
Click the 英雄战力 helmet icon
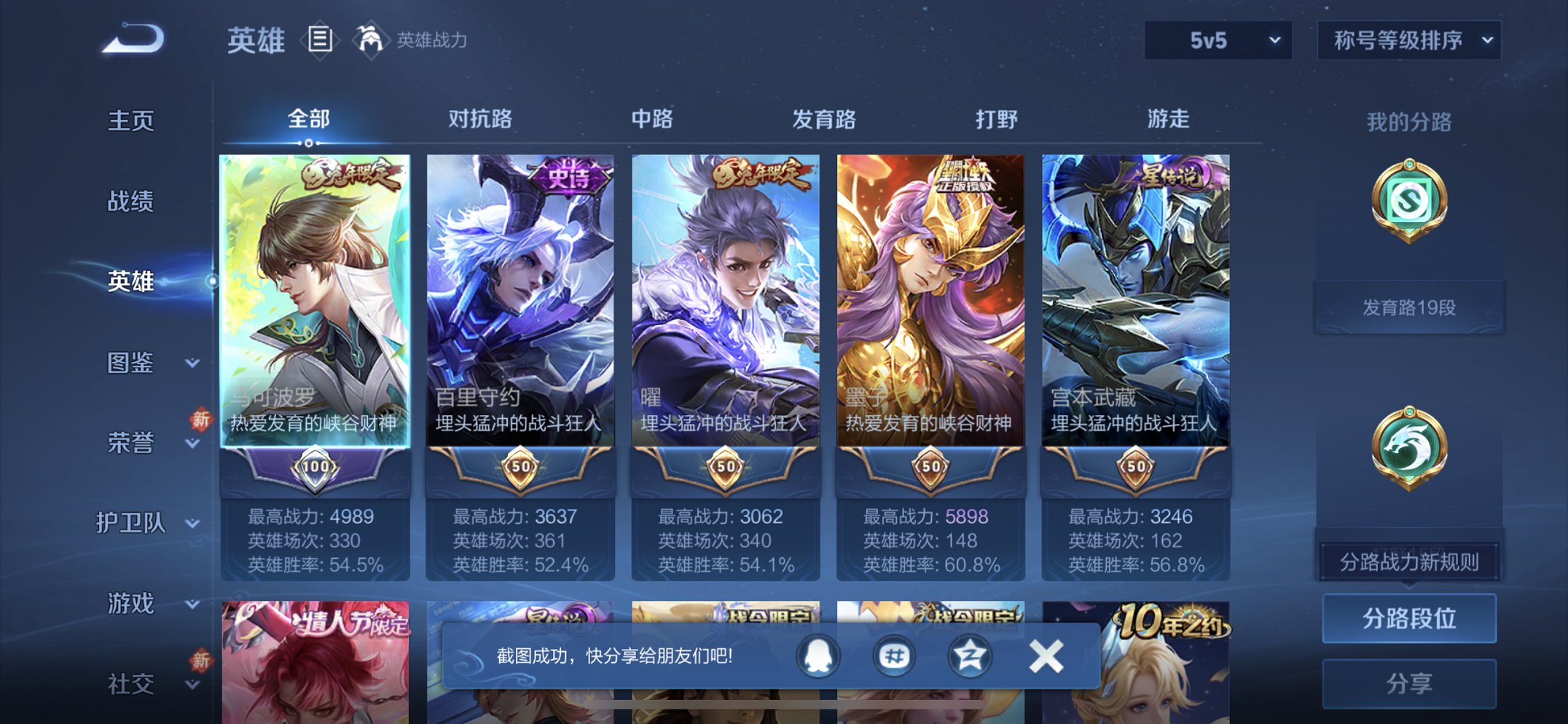coord(371,40)
